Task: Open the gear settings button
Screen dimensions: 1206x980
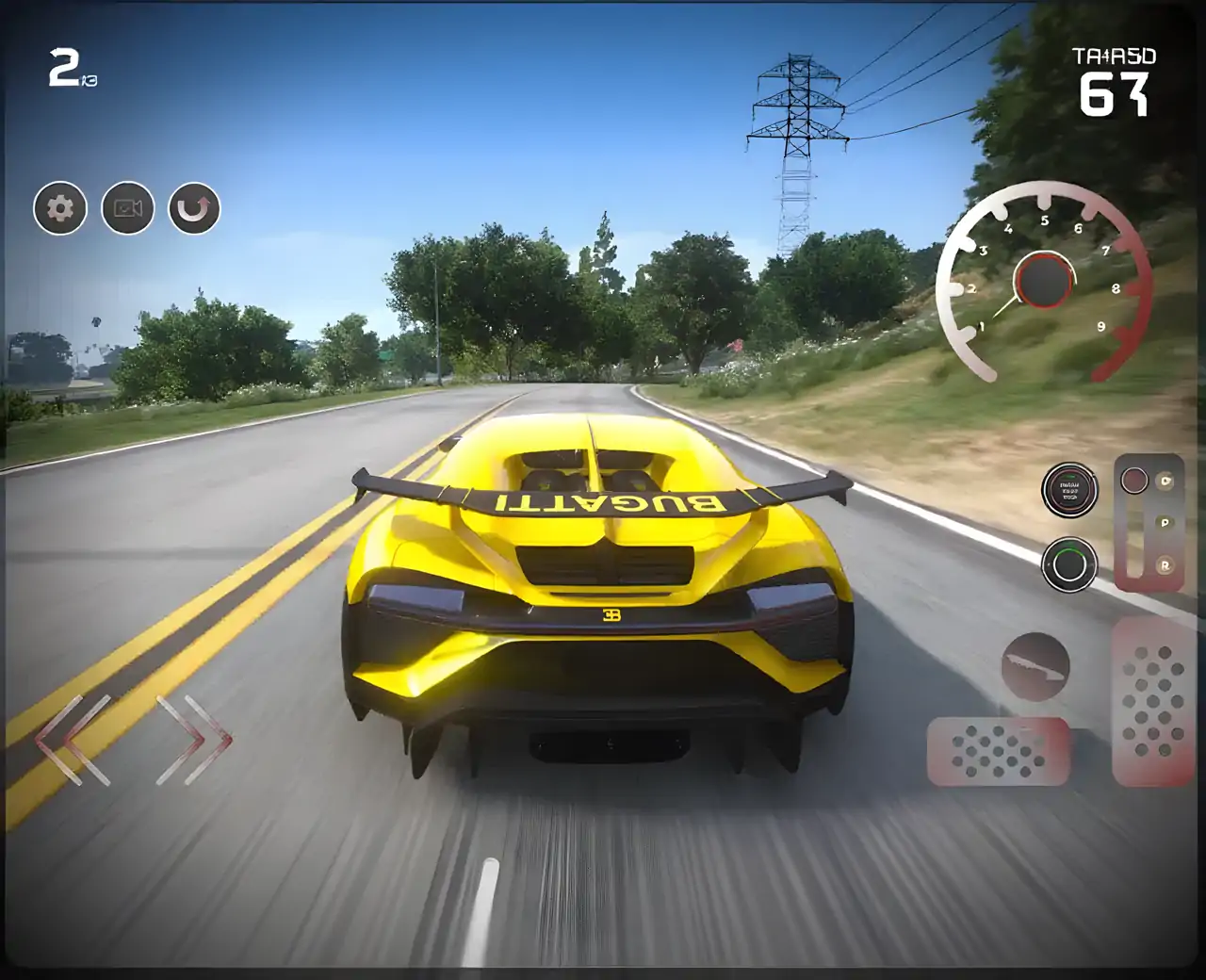Action: 60,208
